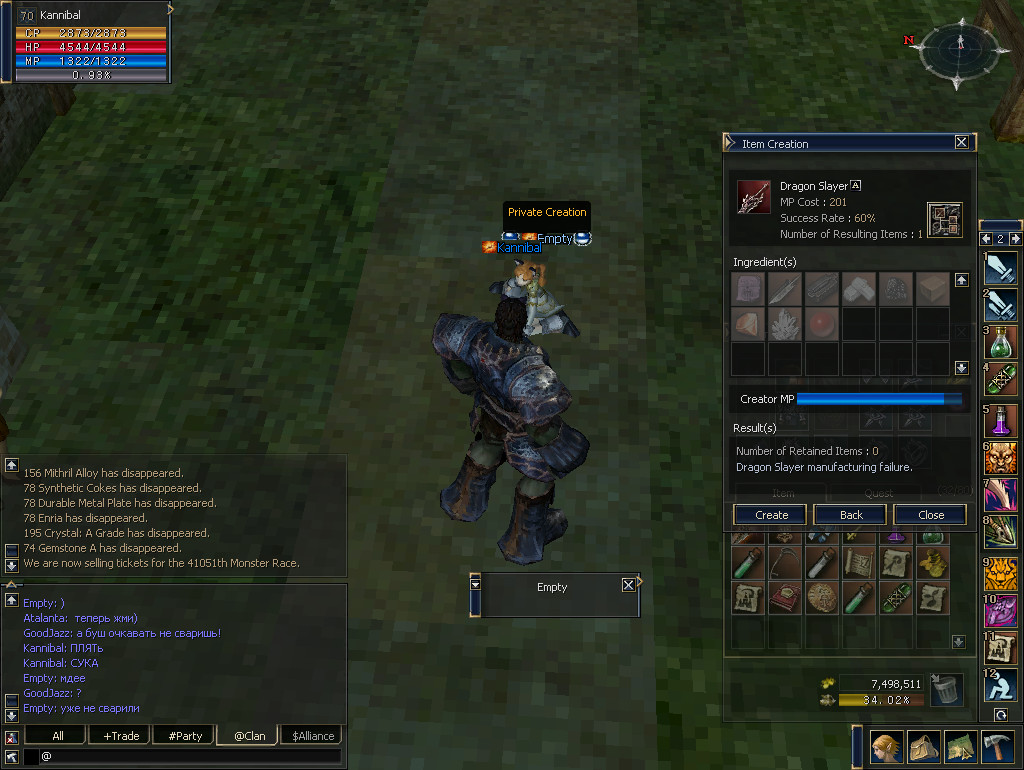Open the inventory bag icon
Viewport: 1024px width, 770px height.
[x=921, y=746]
